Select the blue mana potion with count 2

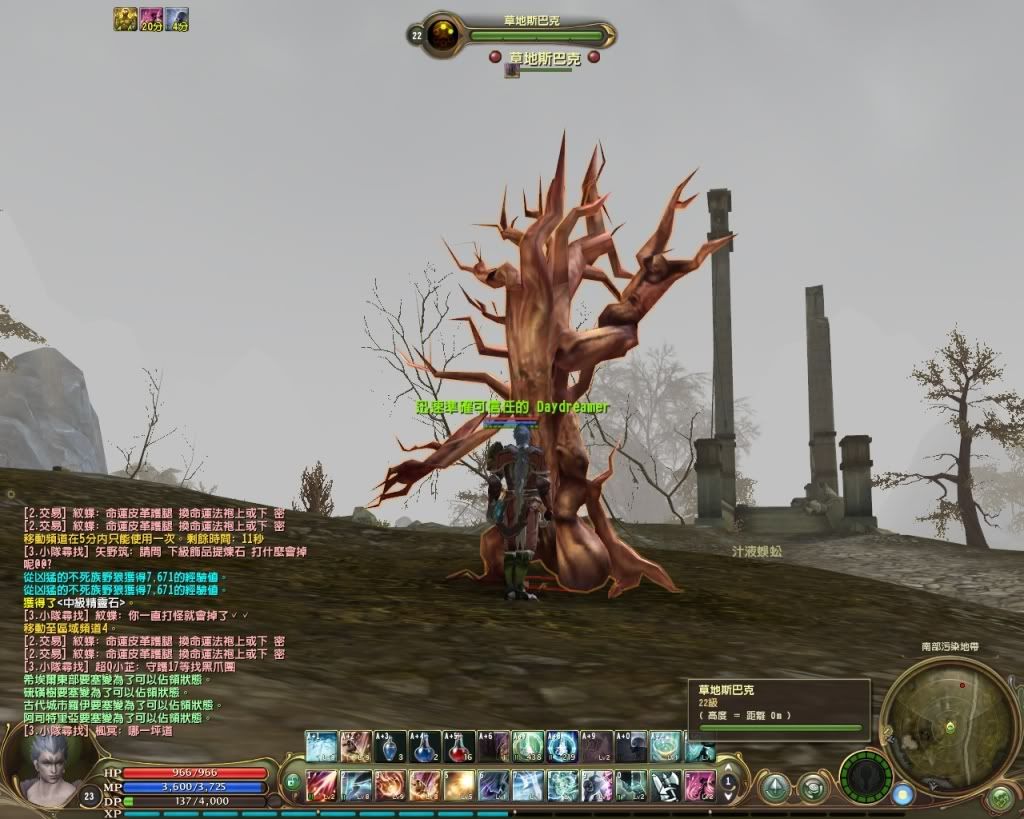pyautogui.click(x=425, y=746)
